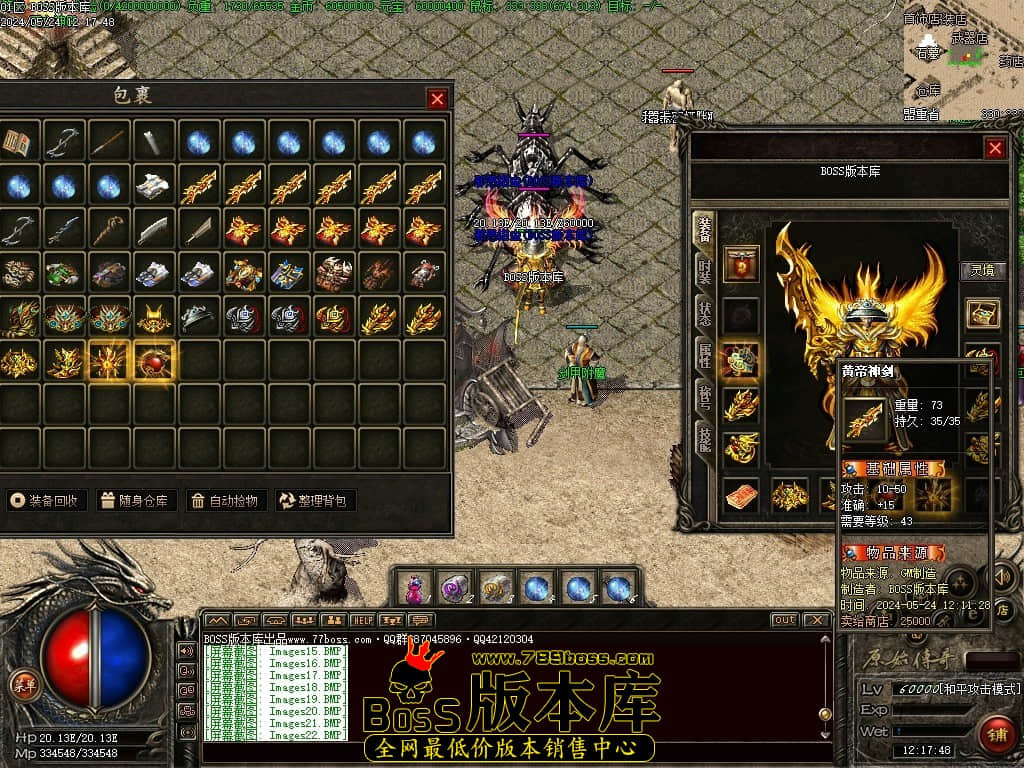The height and width of the screenshot is (768, 1024).
Task: Switch to the 时装 costume tab
Action: 705,270
